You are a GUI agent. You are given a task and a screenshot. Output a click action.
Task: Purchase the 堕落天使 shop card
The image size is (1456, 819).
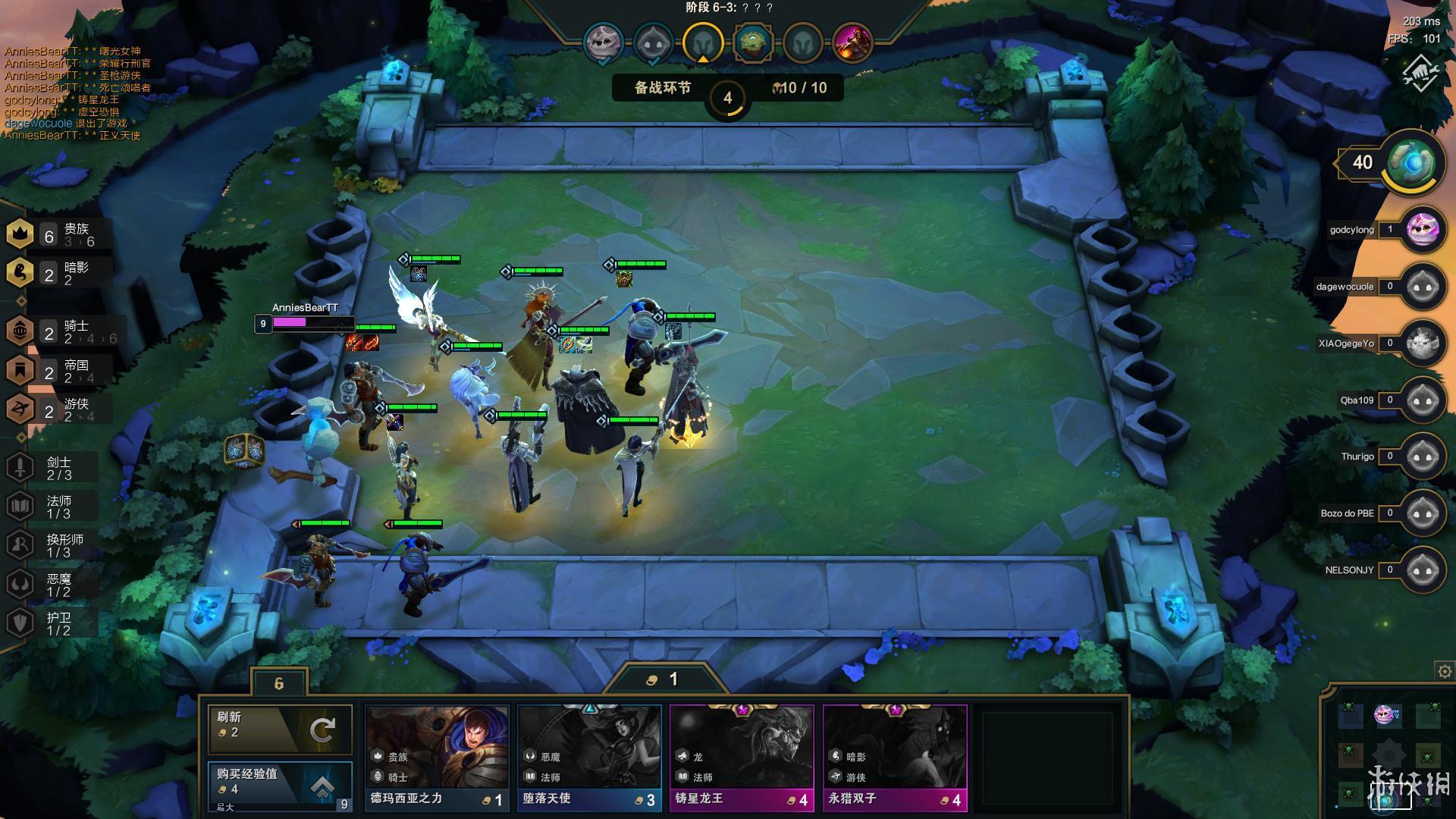pyautogui.click(x=589, y=757)
